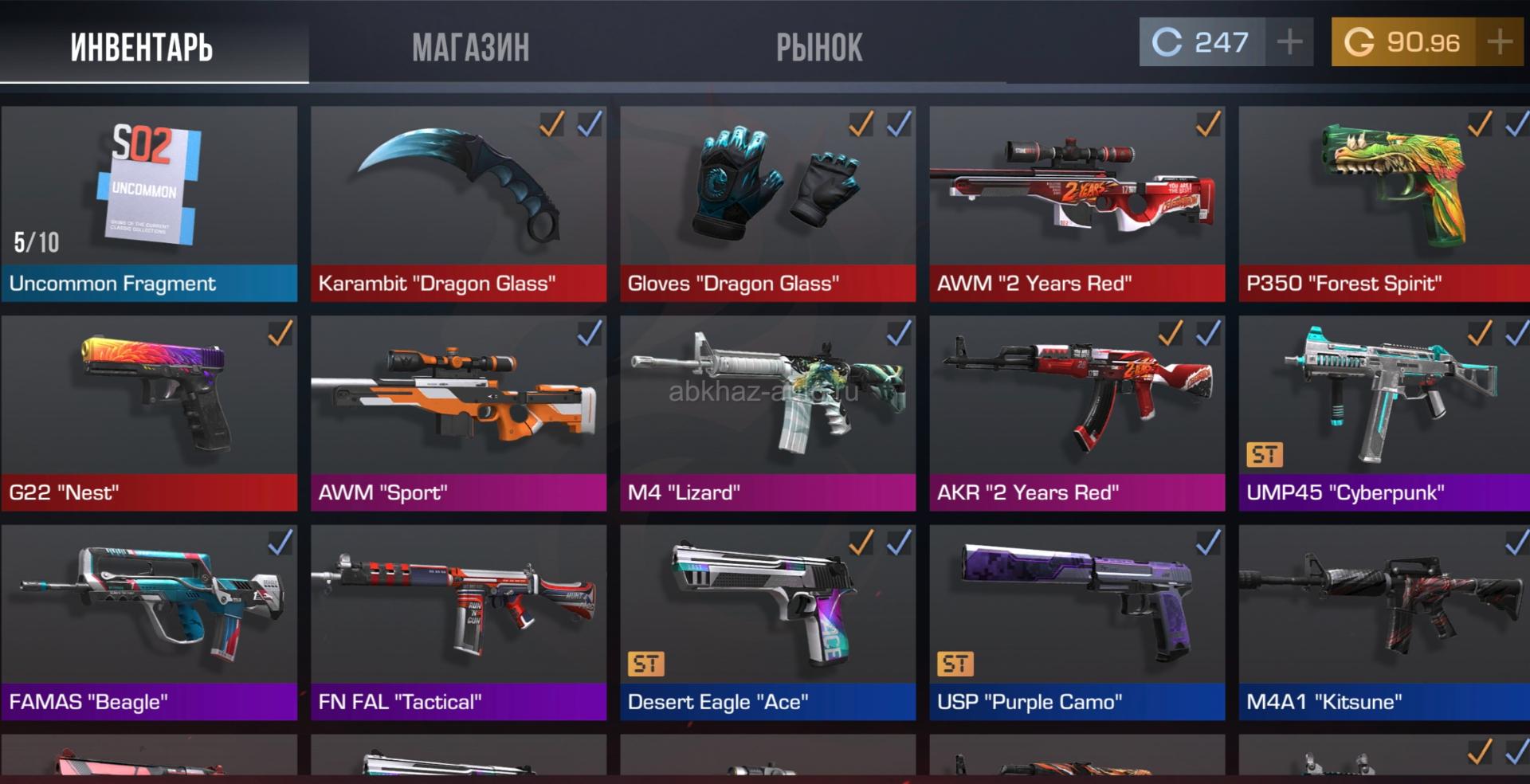
Task: Switch to the Инвентарь tab
Action: [142, 46]
